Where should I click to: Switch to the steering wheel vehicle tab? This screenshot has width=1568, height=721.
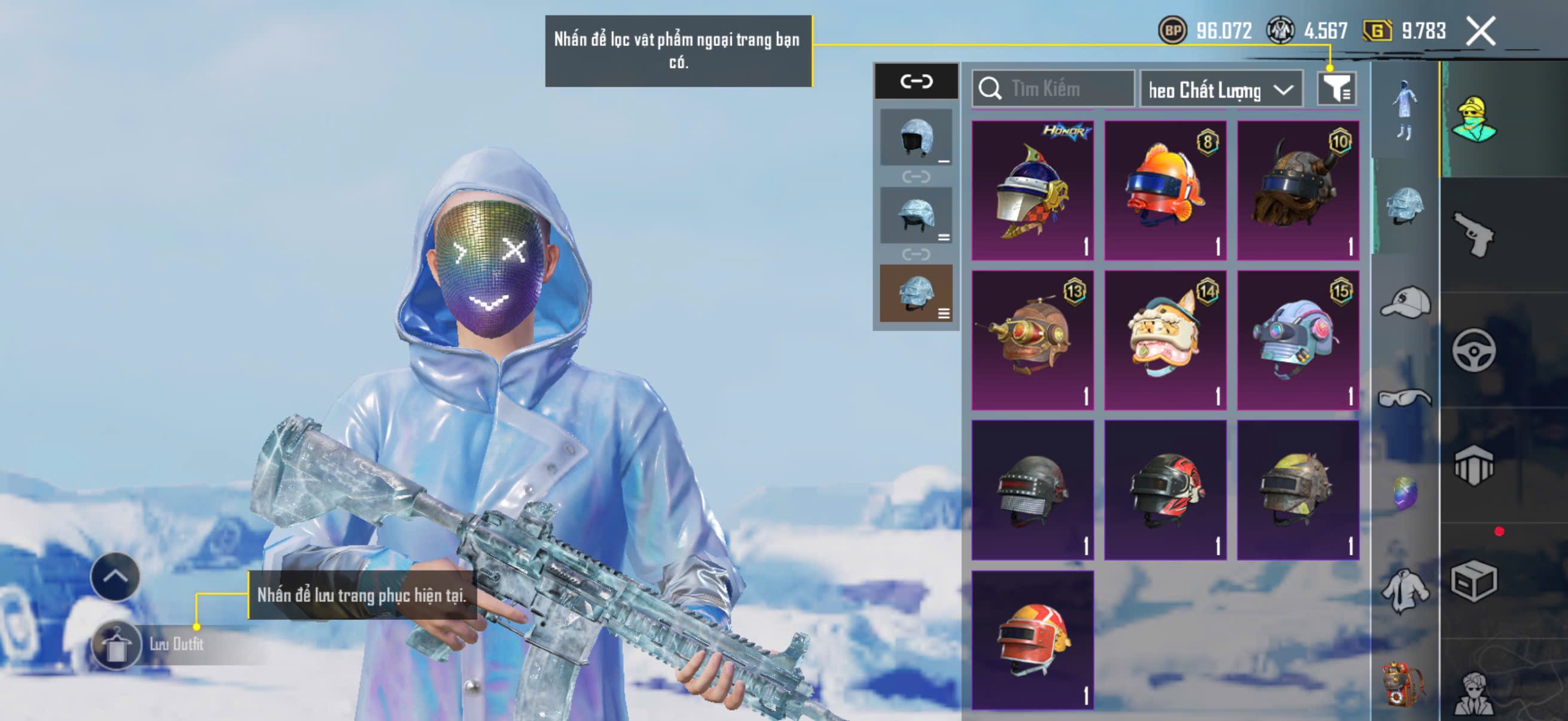1474,350
